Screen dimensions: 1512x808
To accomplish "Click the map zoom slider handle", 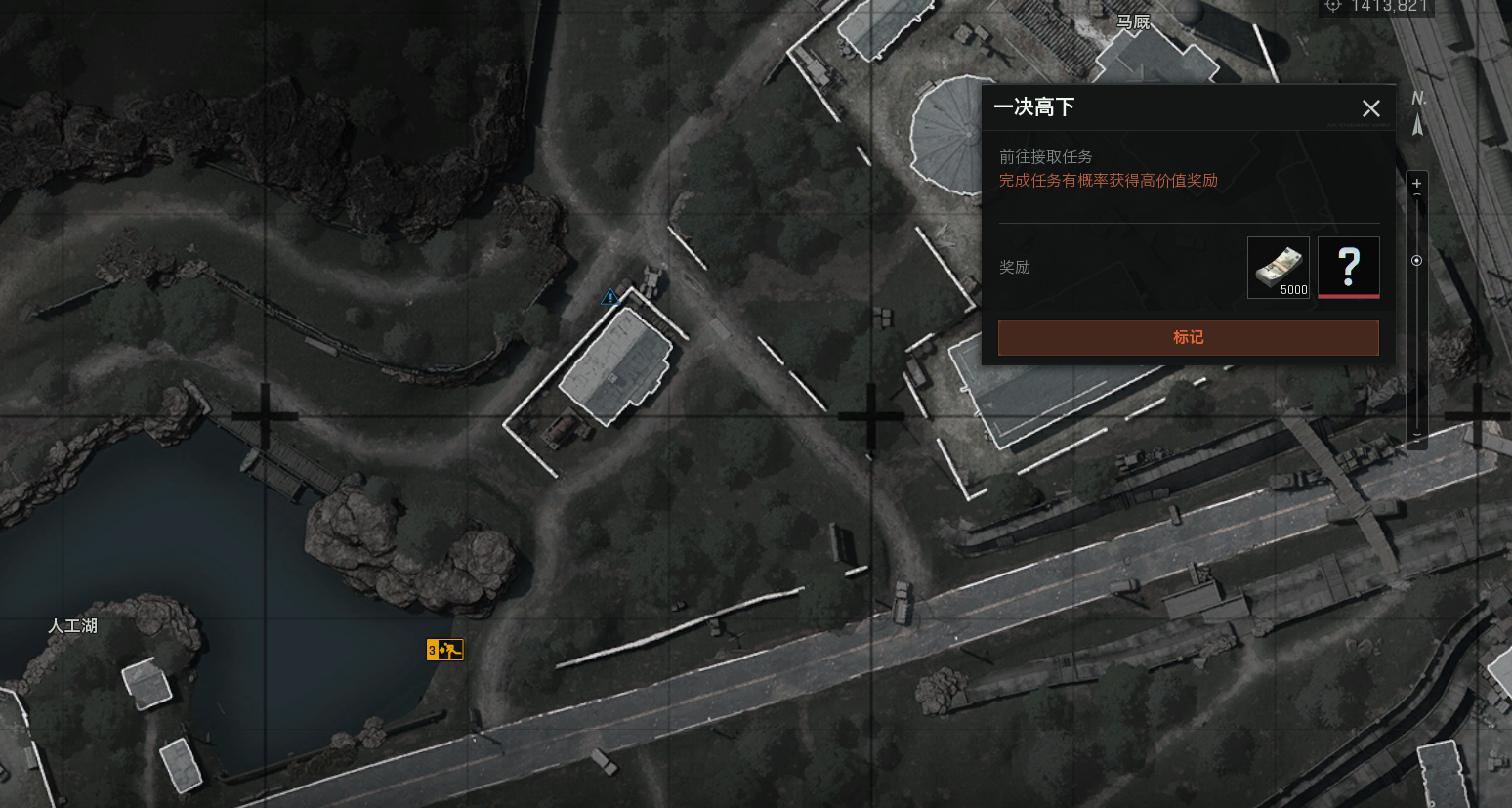I will tap(1417, 261).
